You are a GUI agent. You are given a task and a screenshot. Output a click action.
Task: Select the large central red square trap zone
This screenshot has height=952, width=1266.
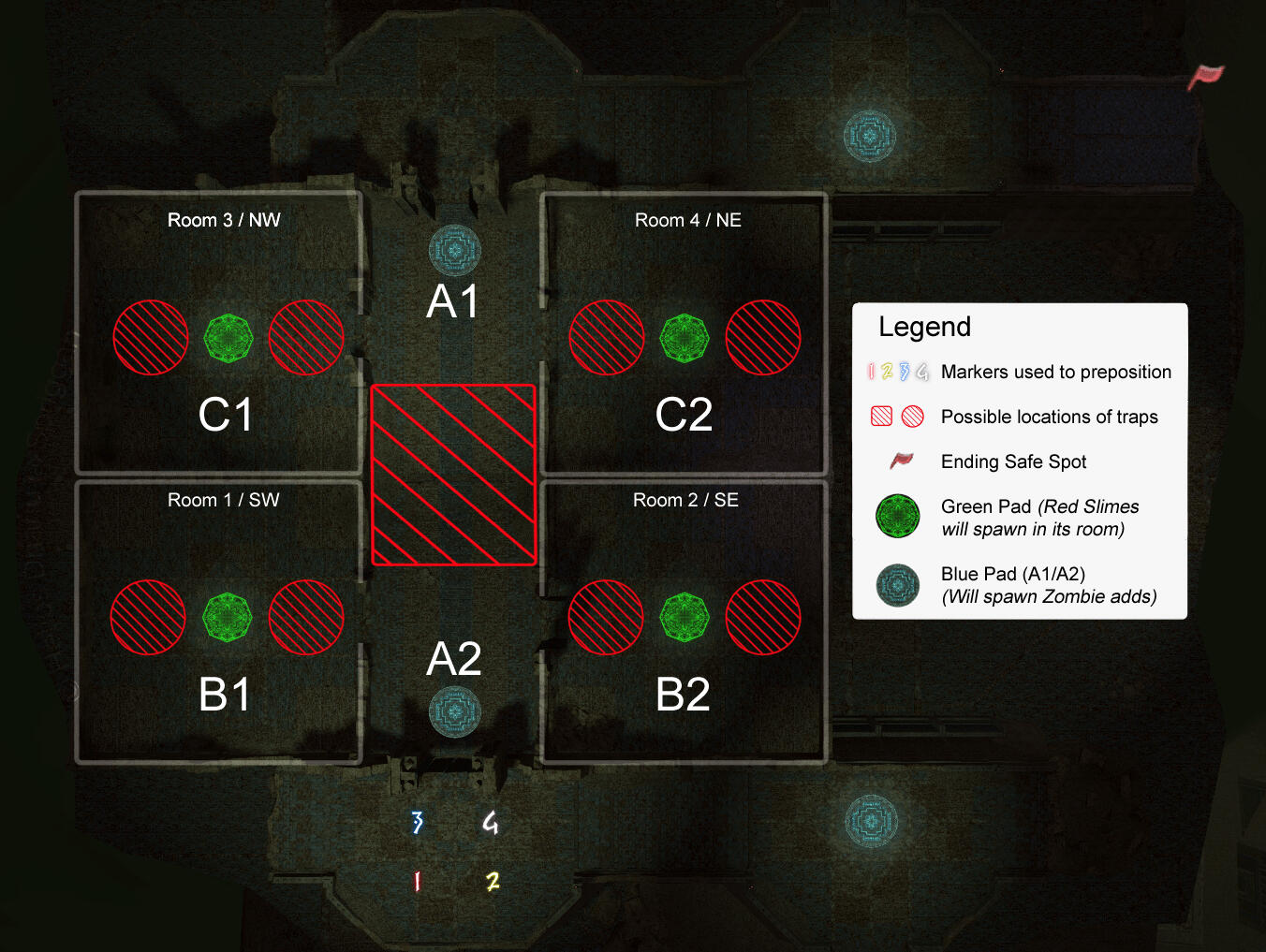pyautogui.click(x=454, y=475)
